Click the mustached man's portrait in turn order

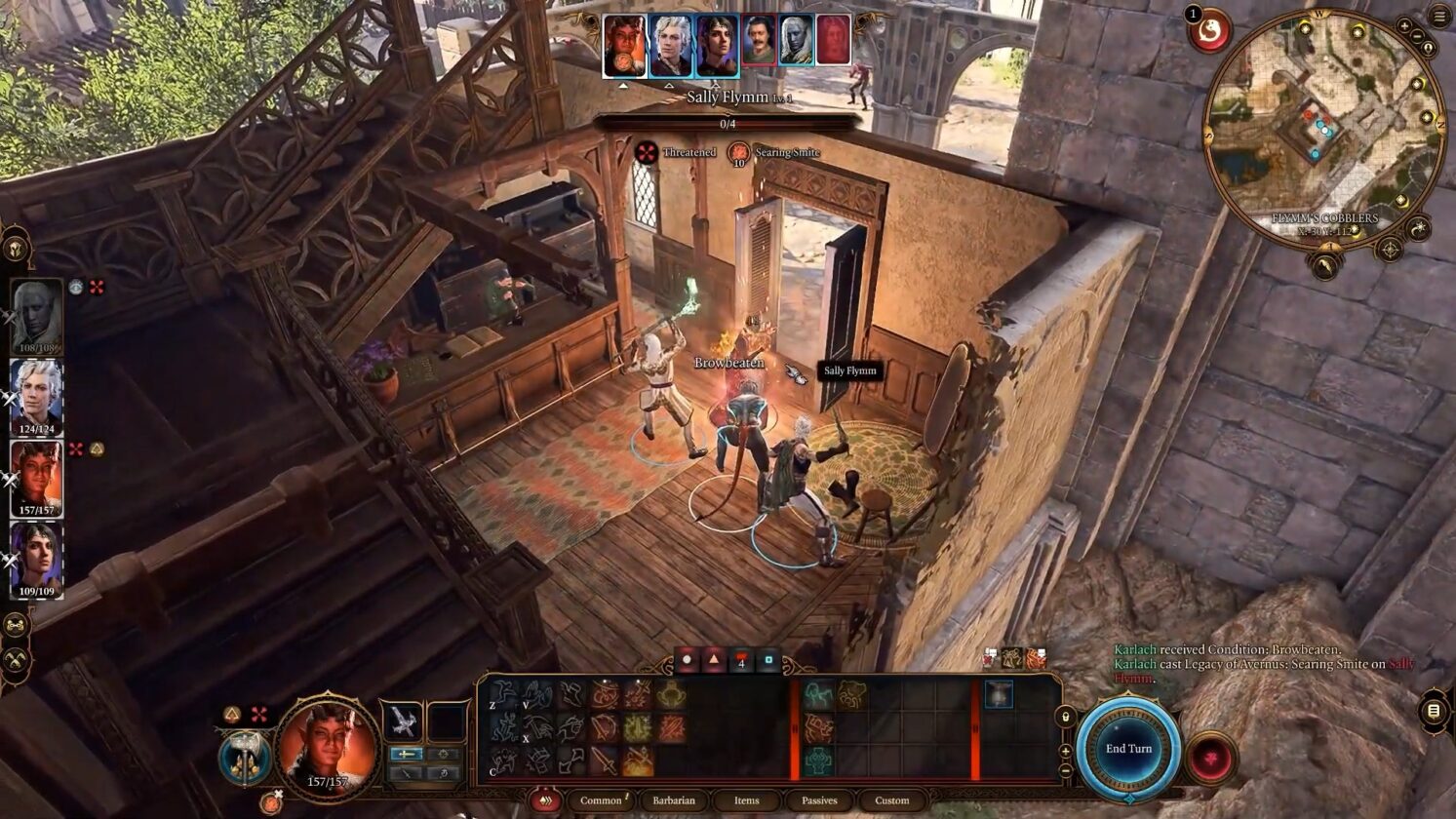coord(759,41)
